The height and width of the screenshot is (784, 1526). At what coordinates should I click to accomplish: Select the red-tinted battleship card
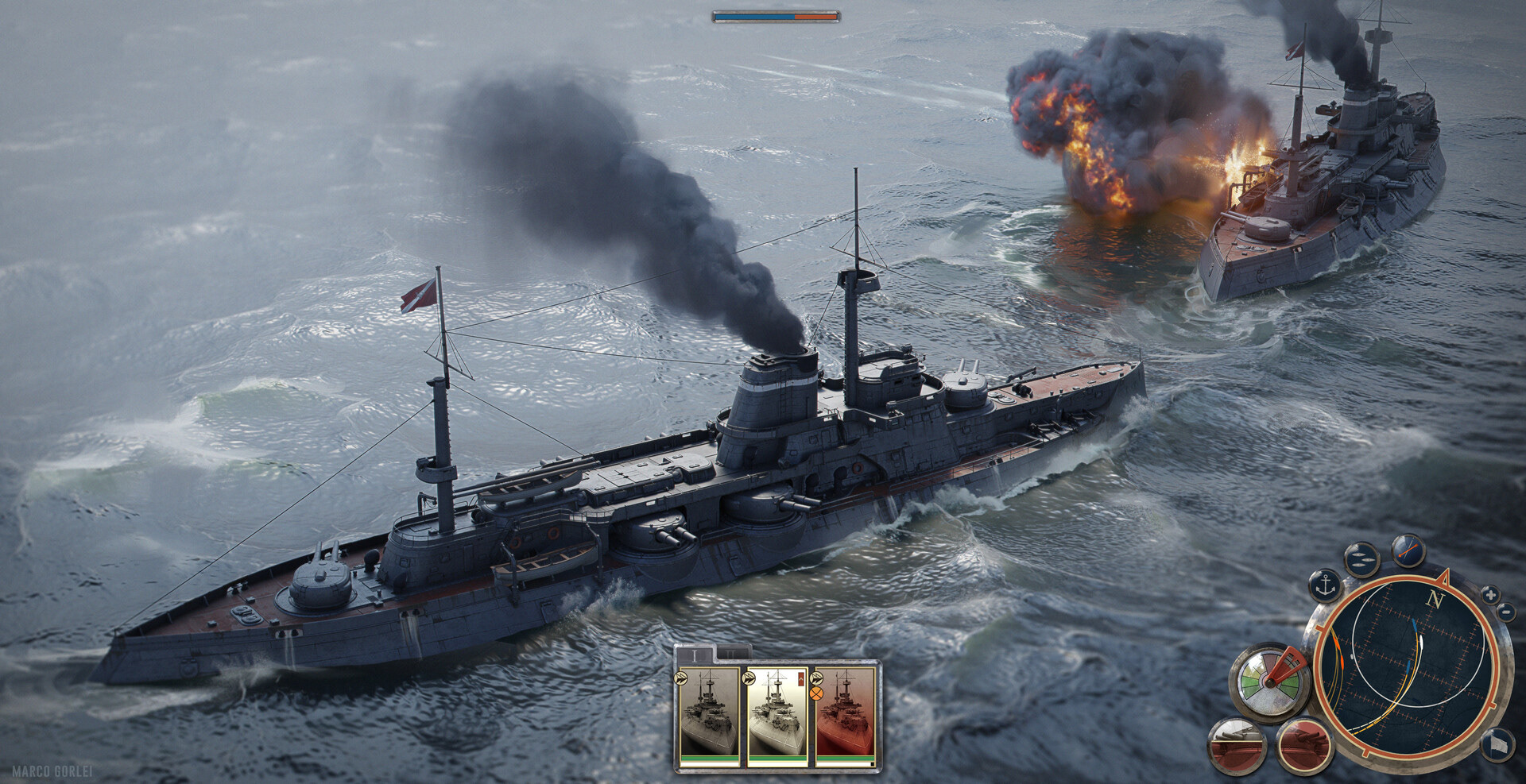(844, 713)
